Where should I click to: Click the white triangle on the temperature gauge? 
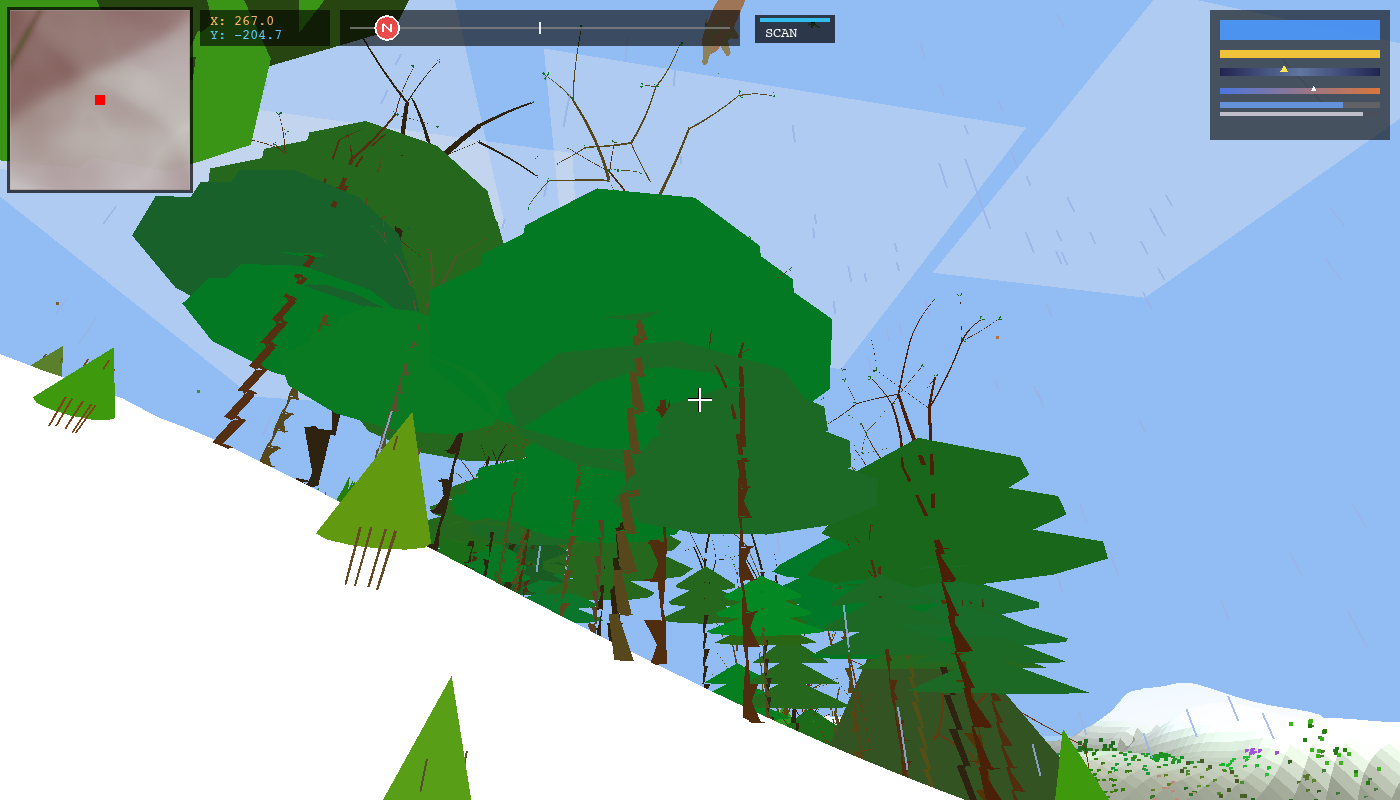[1314, 87]
